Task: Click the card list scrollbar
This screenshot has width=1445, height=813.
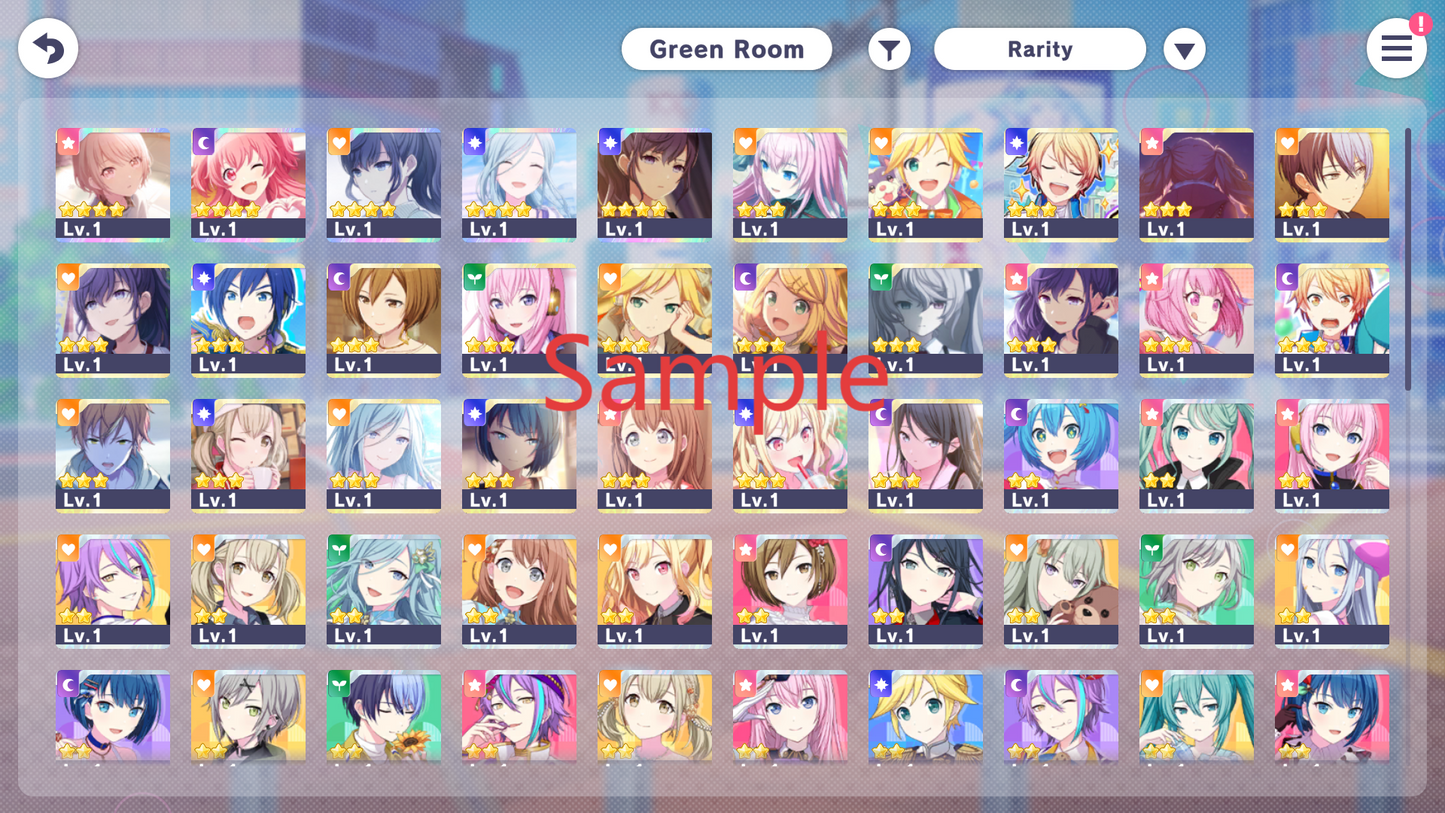Action: (1408, 260)
